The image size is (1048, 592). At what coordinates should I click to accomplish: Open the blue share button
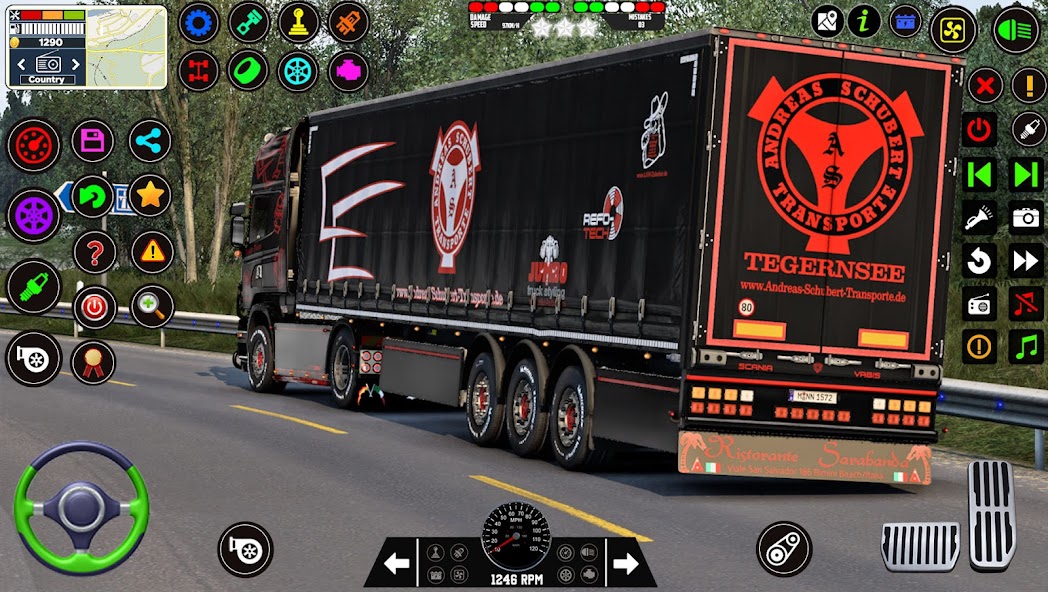tap(150, 141)
